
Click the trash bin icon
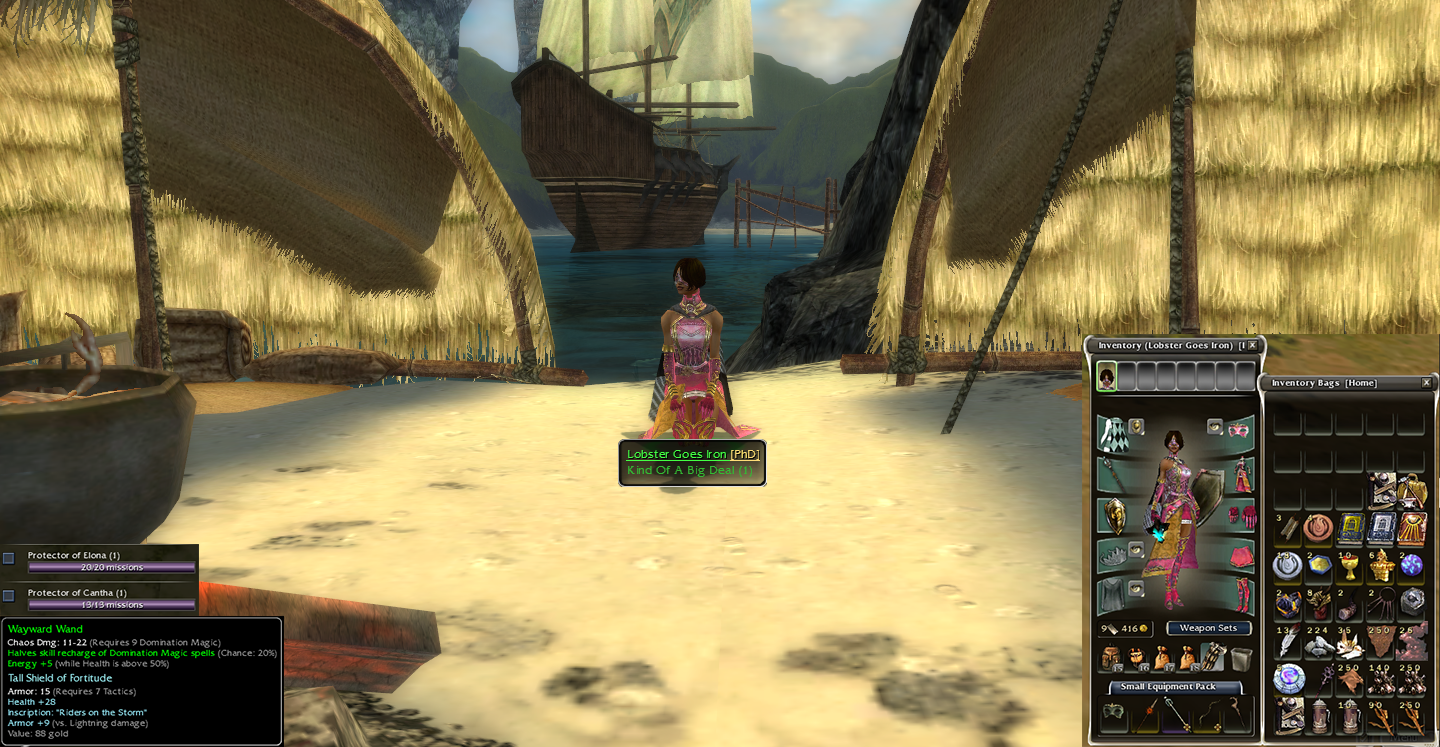click(x=1241, y=658)
